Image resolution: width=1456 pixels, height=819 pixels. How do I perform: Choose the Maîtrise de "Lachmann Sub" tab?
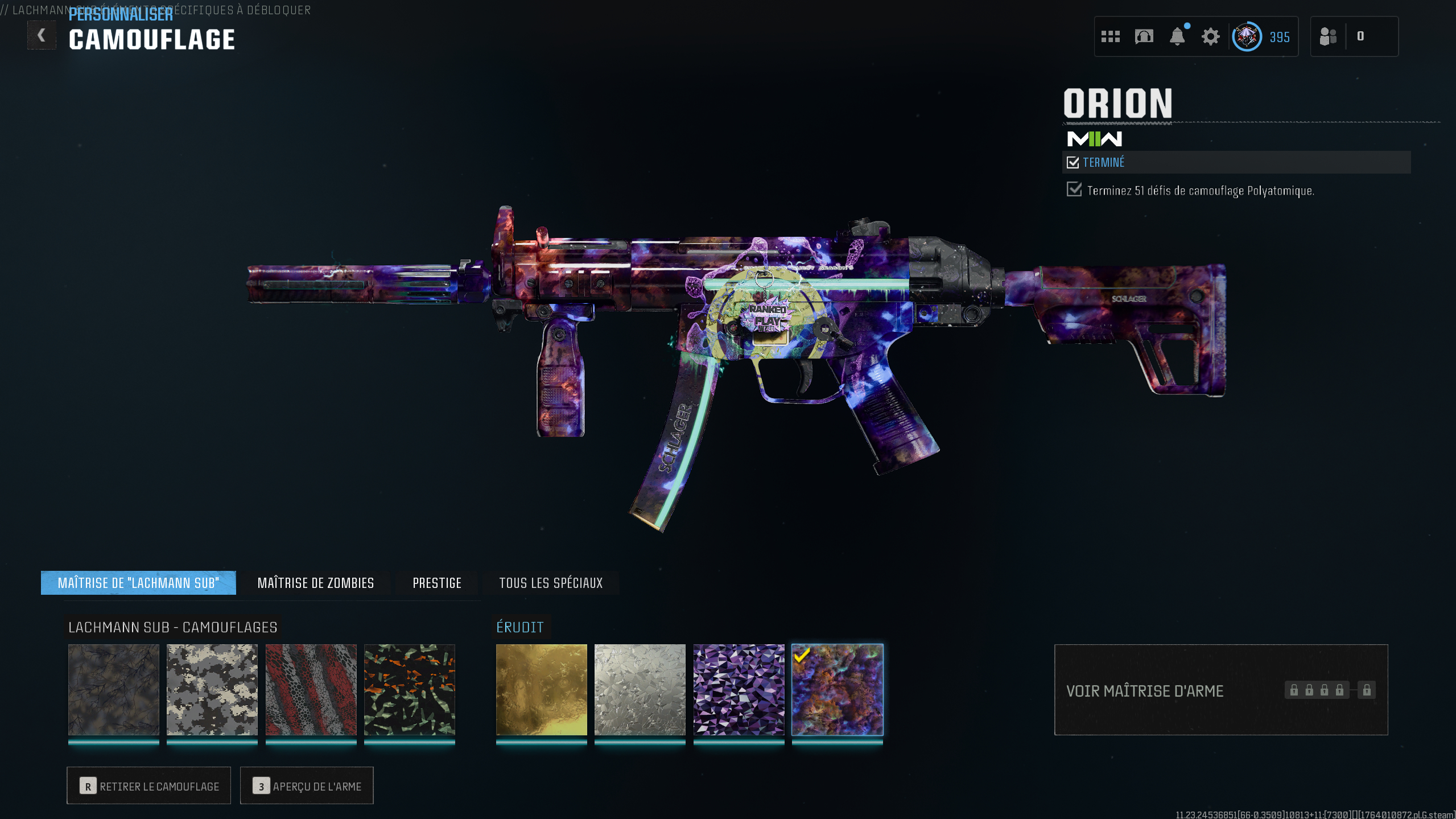138,583
